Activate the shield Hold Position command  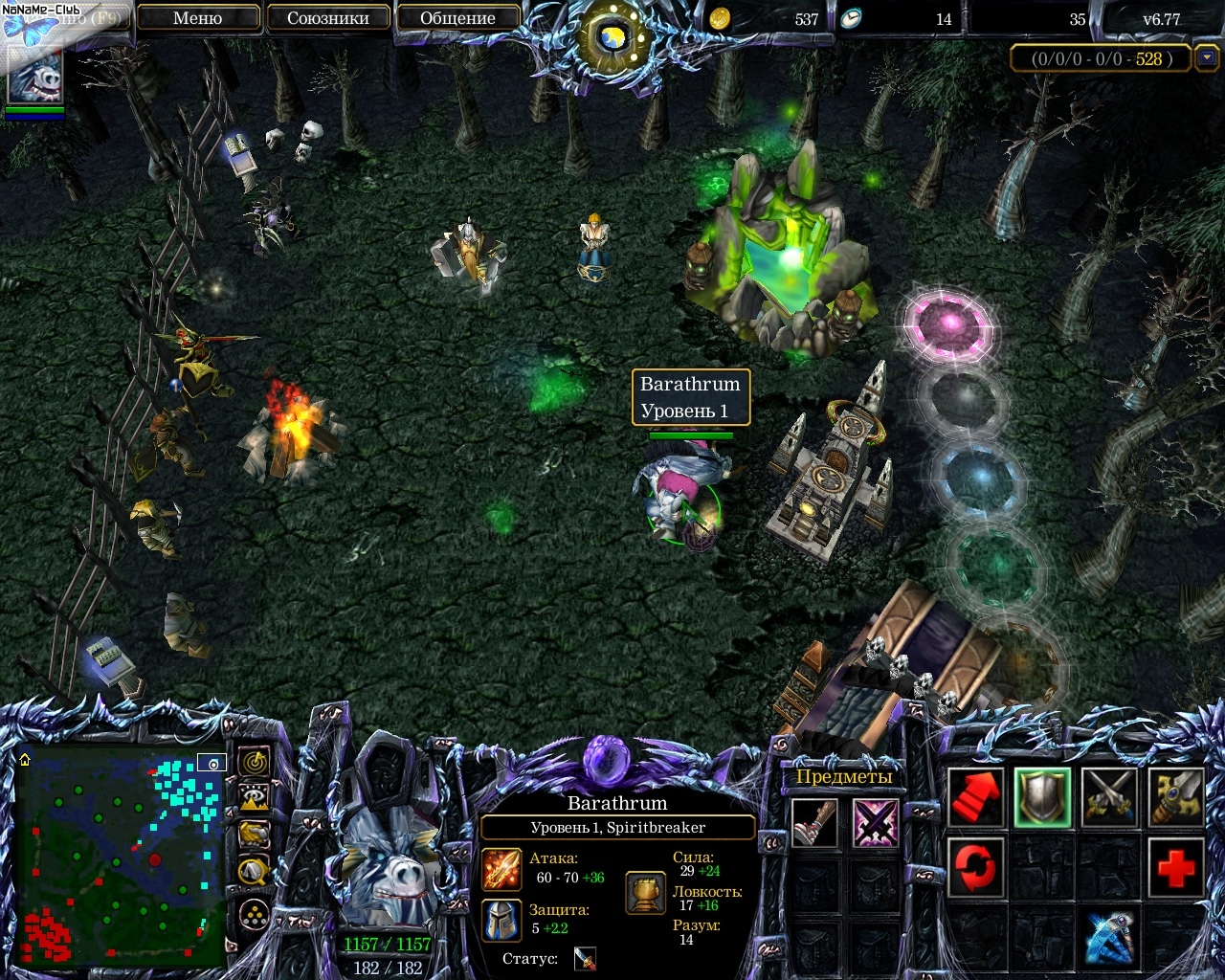[1042, 798]
